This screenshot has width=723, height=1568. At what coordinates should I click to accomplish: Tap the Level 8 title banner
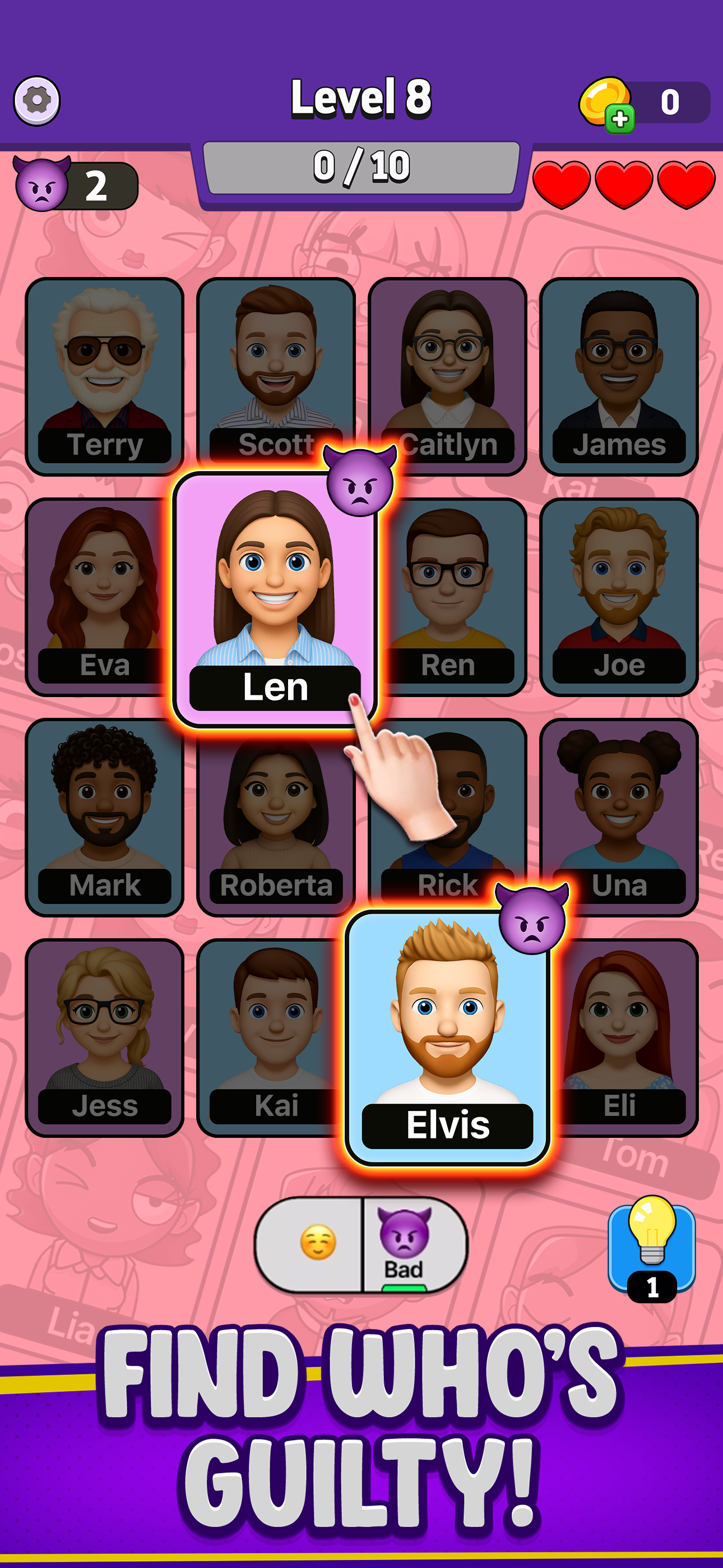pos(361,99)
